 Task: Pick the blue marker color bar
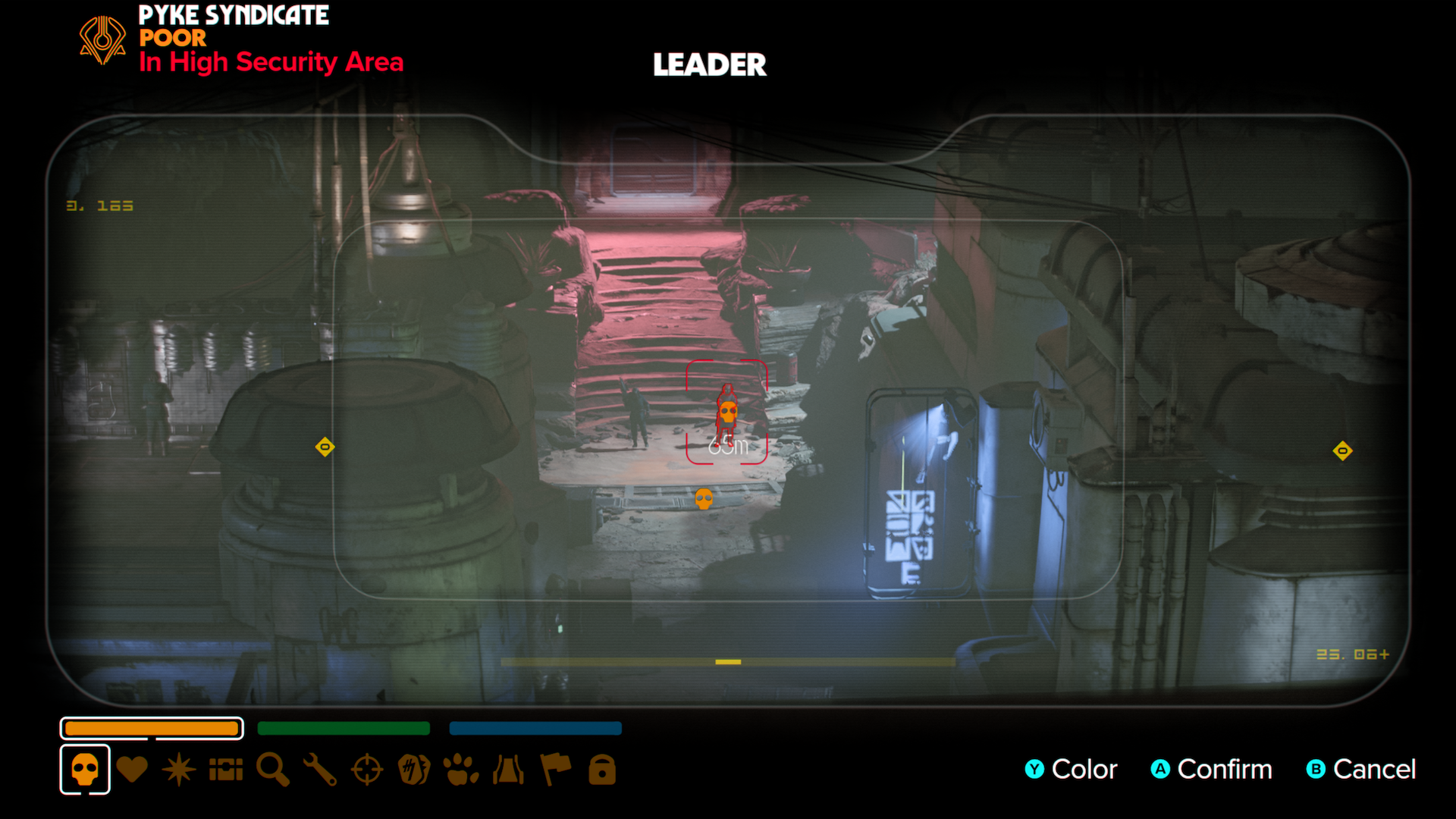tap(535, 728)
